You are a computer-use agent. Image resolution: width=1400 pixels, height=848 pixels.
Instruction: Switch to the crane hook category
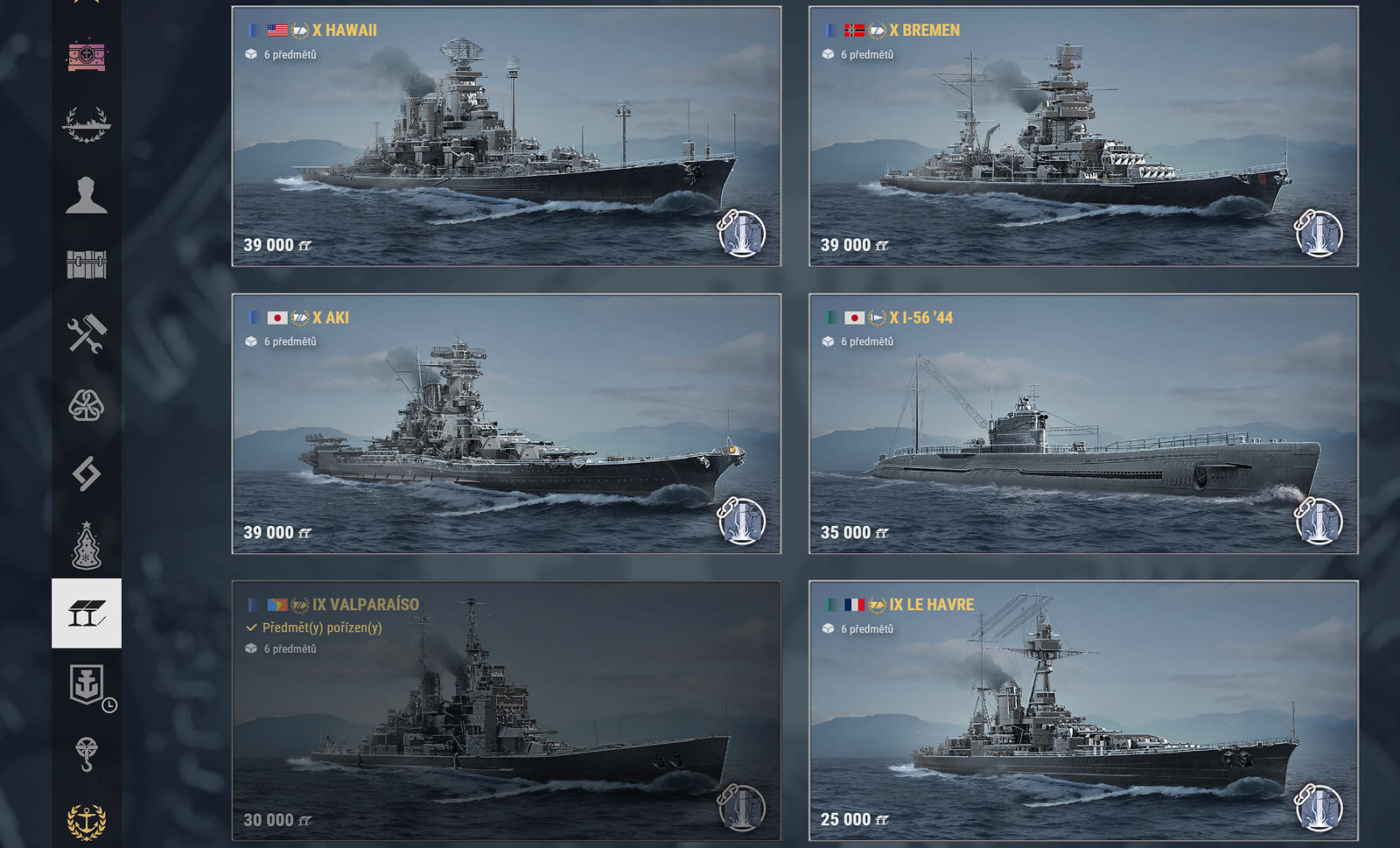(x=87, y=753)
